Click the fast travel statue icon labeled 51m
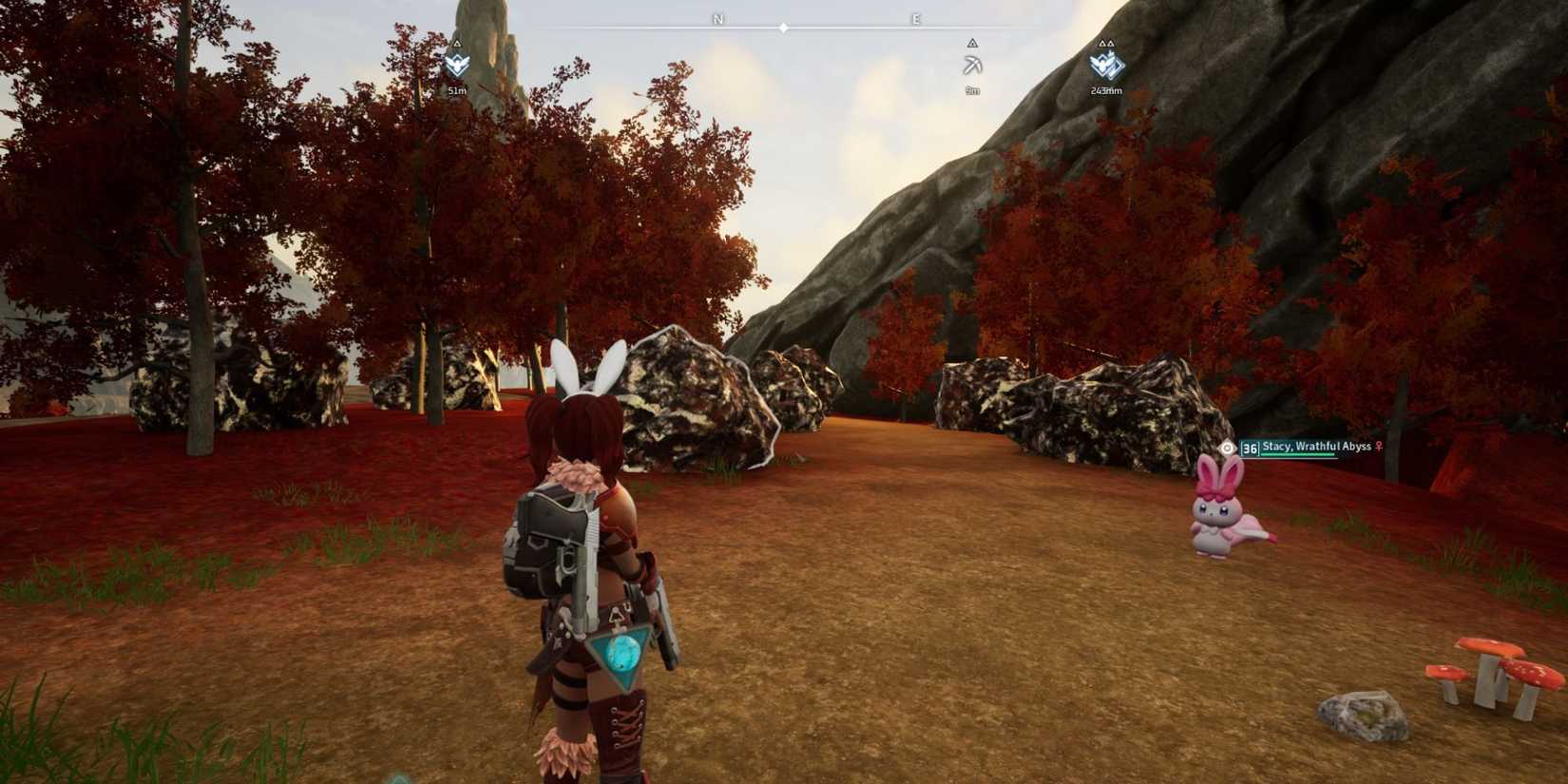The width and height of the screenshot is (1568, 784). click(455, 65)
